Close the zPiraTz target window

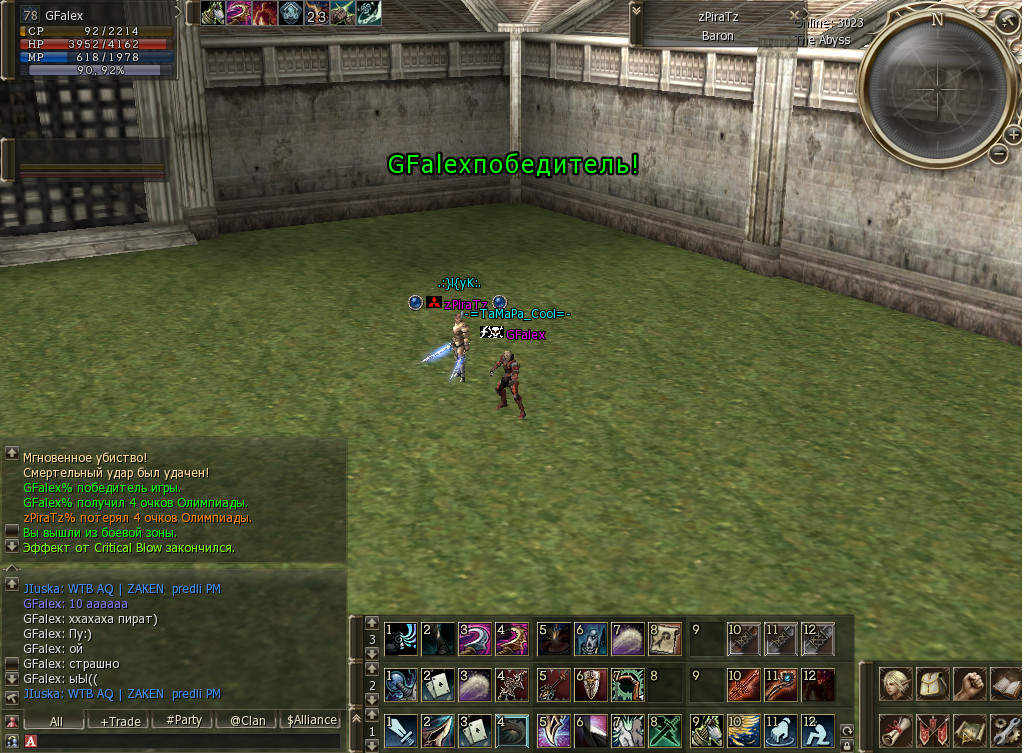795,16
